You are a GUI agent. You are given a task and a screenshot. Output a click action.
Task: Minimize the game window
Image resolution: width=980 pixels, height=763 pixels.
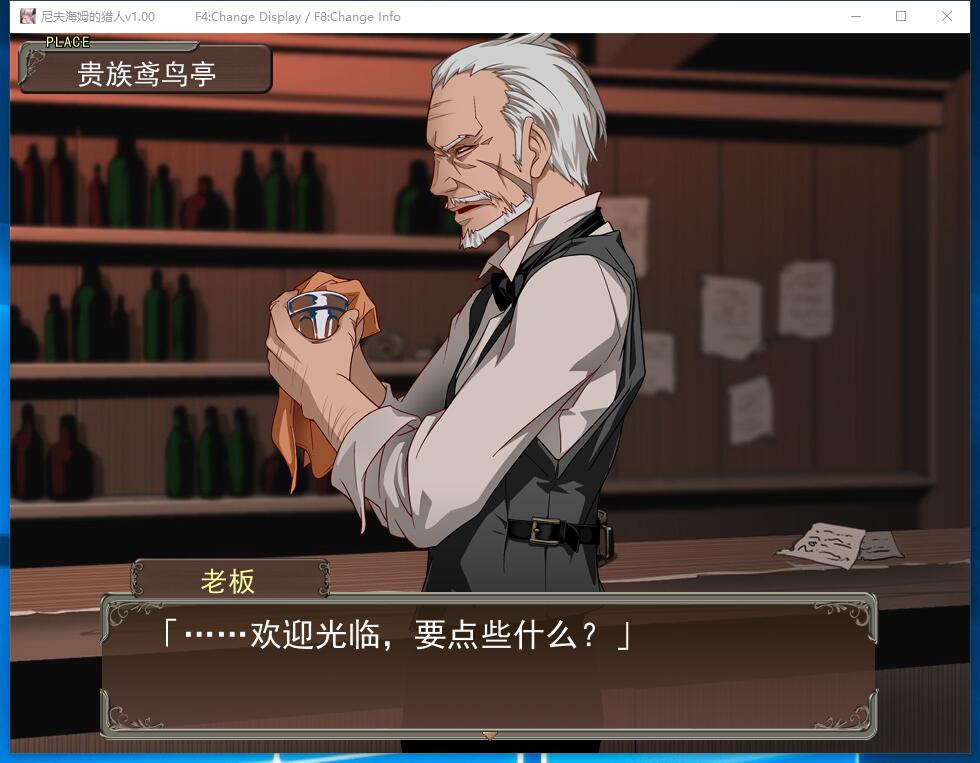click(x=856, y=16)
